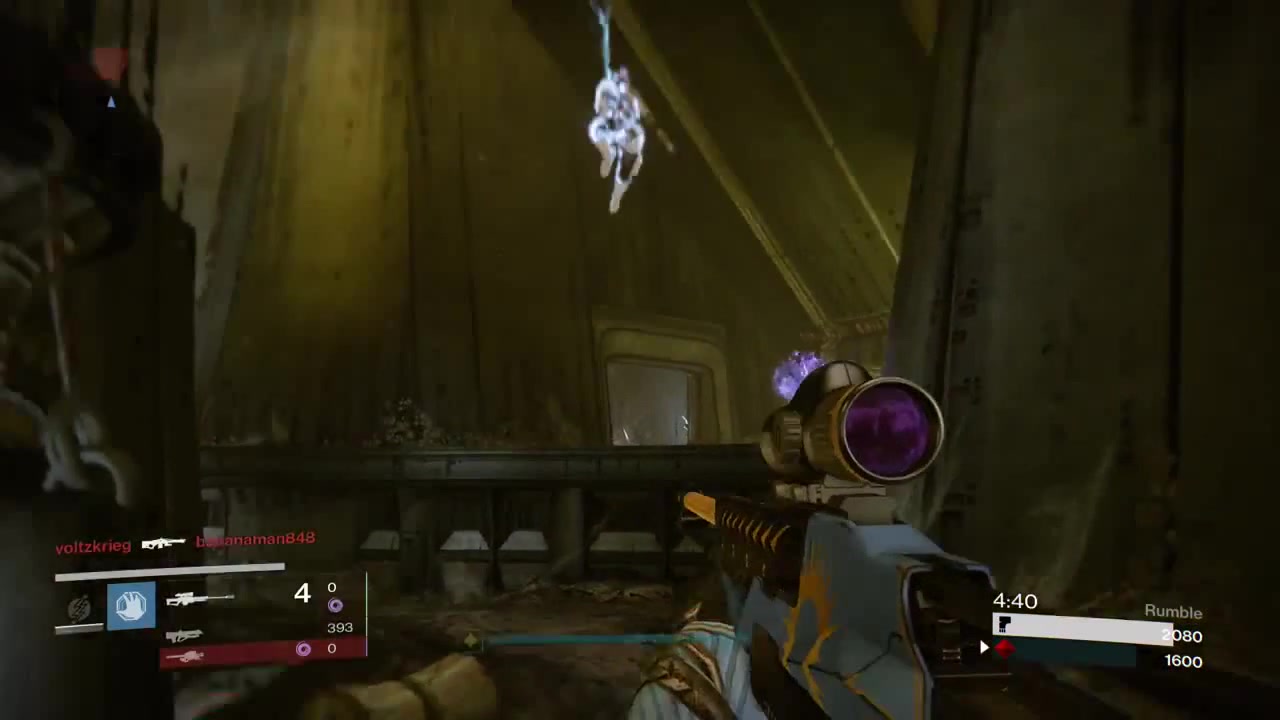Screen dimensions: 1280x720
Task: Click the kill feed weapon icon beside voltzkrieg
Action: pos(163,543)
